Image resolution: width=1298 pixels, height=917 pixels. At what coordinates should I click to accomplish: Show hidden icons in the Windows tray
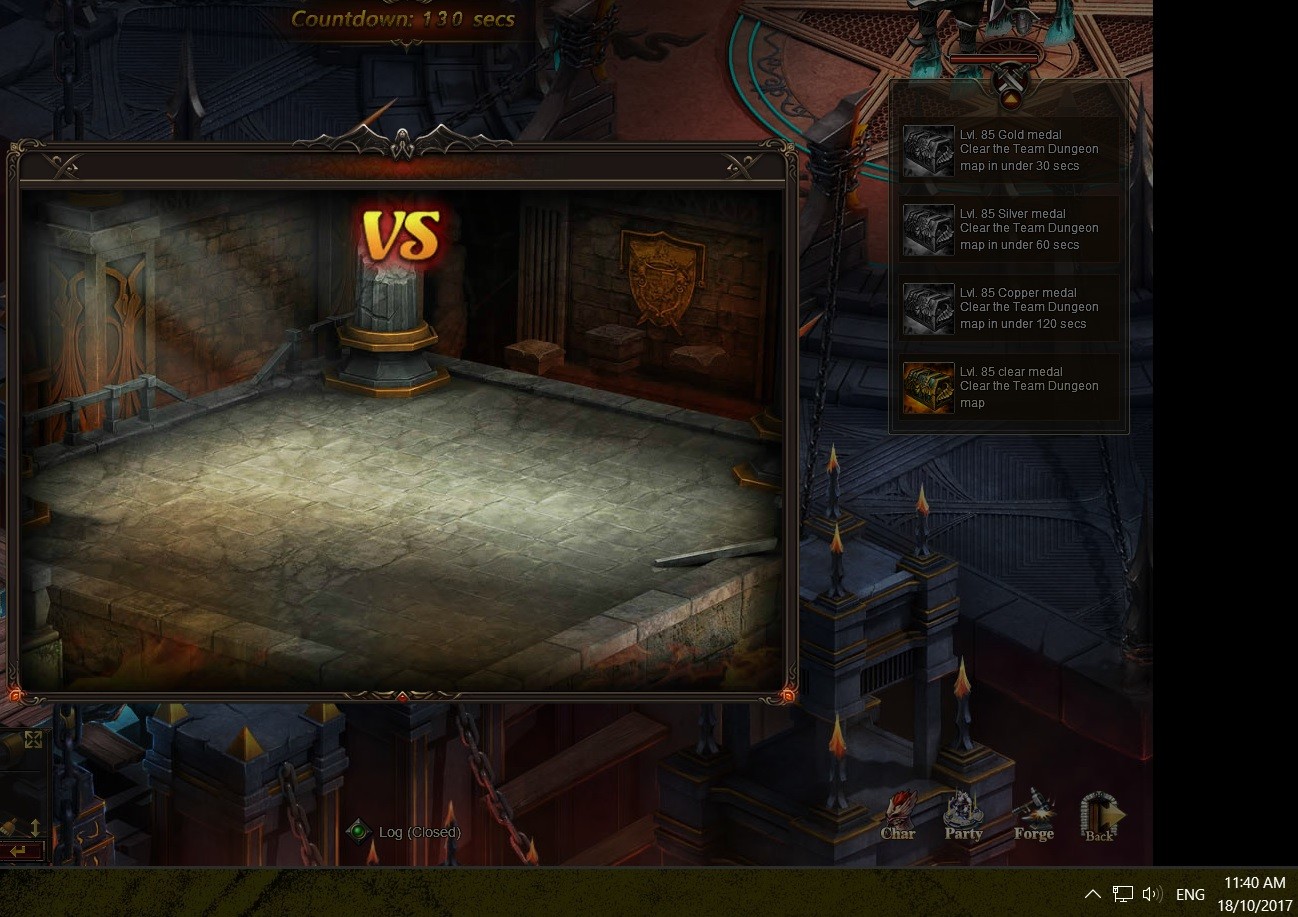1092,894
